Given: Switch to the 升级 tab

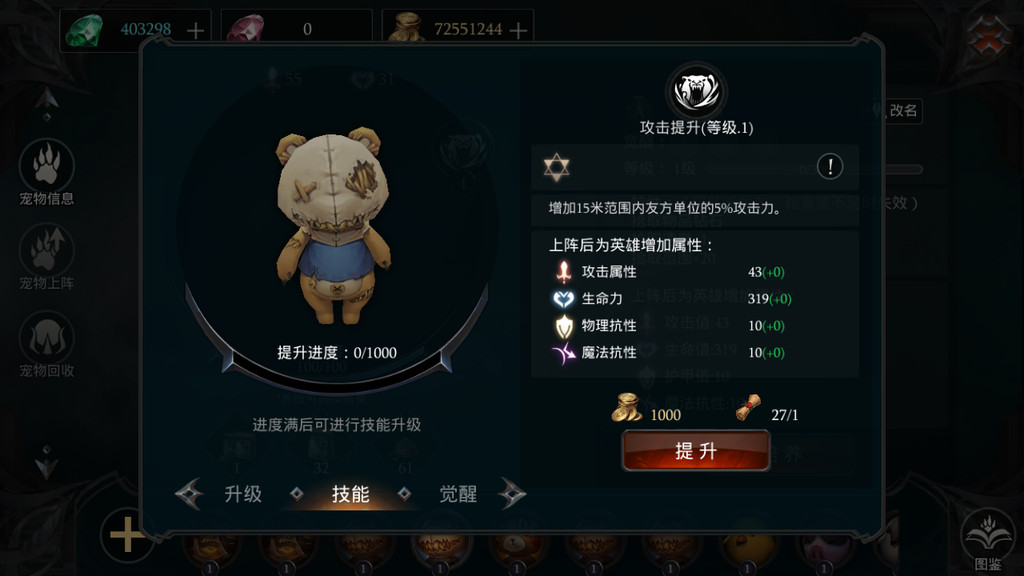Looking at the screenshot, I should click(243, 493).
